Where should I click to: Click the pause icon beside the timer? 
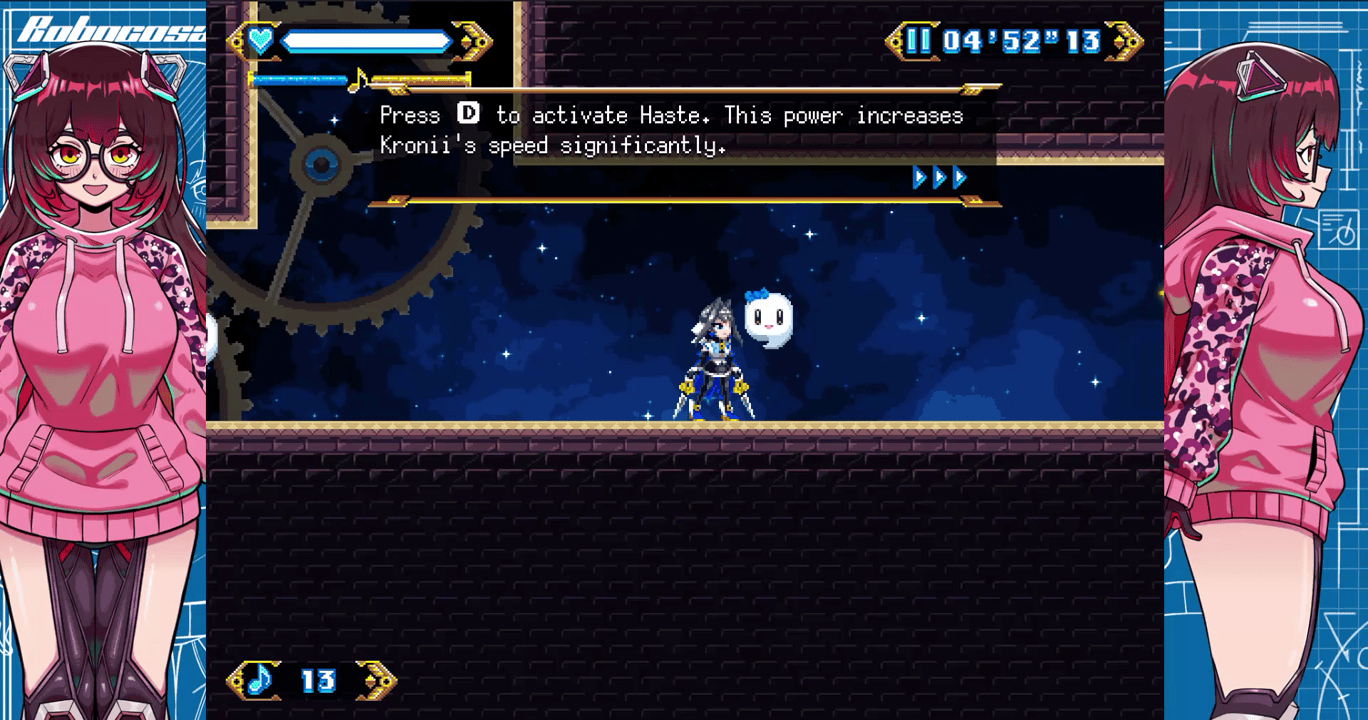click(918, 41)
